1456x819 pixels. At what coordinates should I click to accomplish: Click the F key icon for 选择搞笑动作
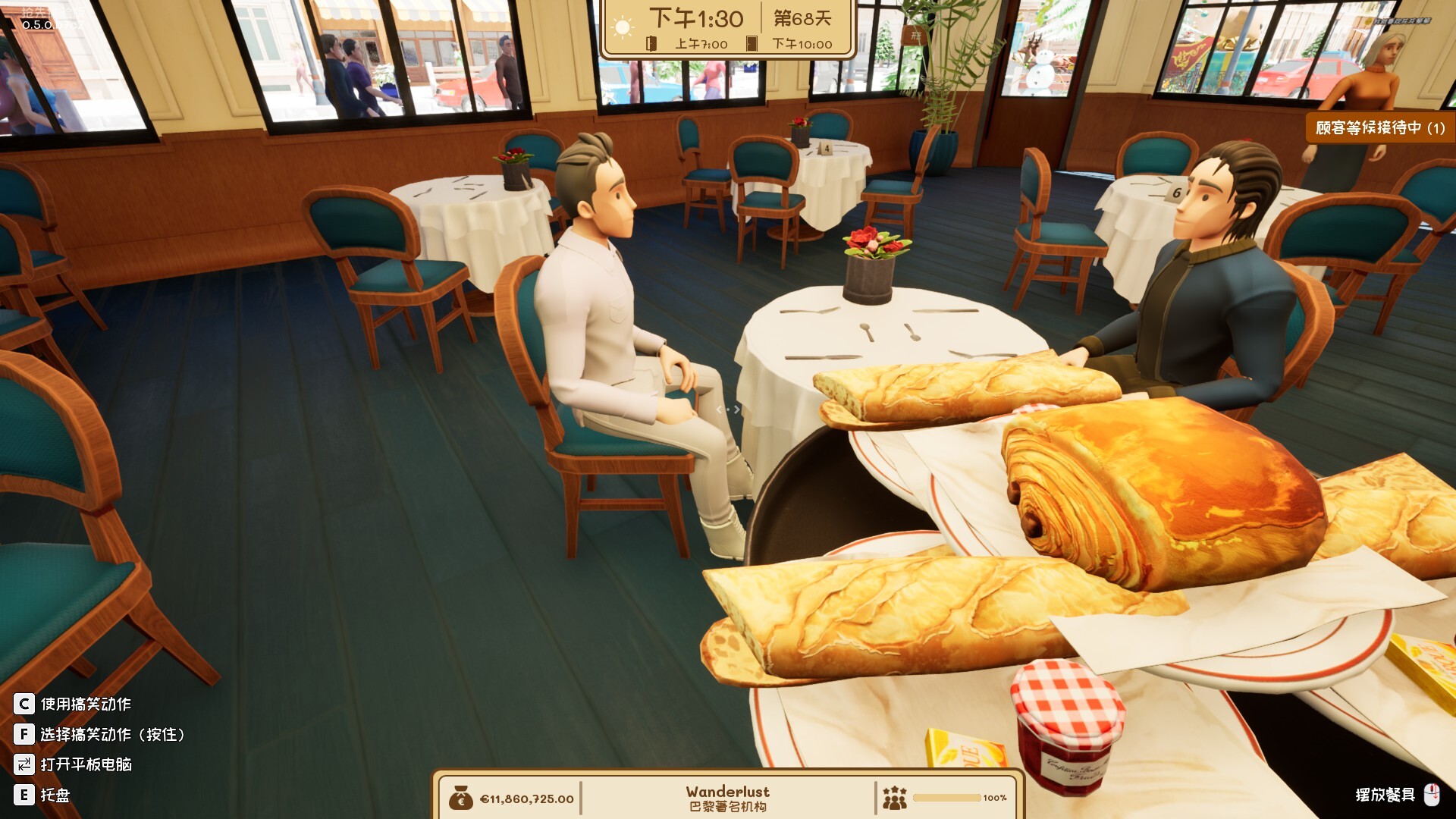(x=26, y=734)
